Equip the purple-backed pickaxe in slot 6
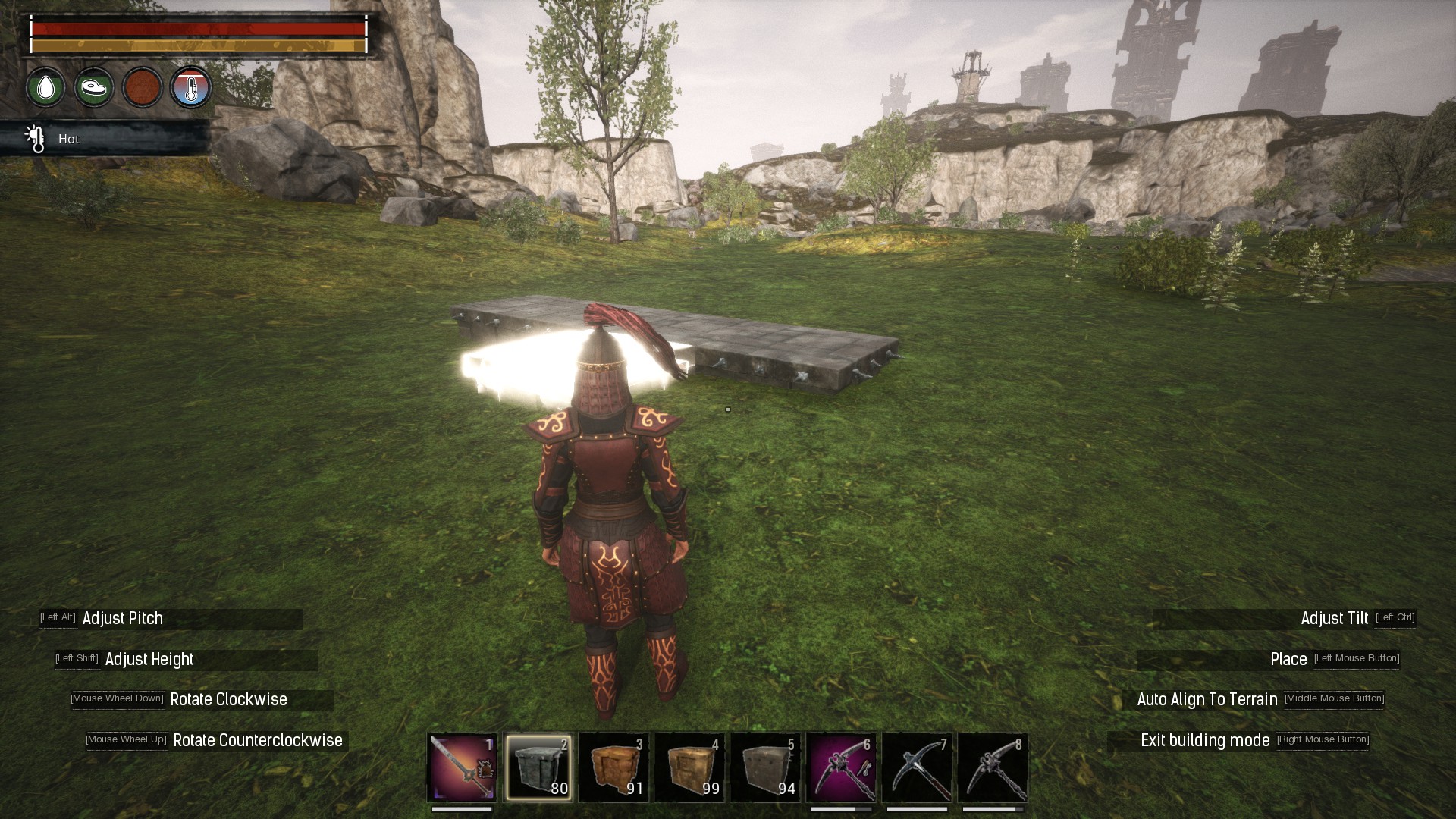Viewport: 1456px width, 819px height. [x=841, y=767]
